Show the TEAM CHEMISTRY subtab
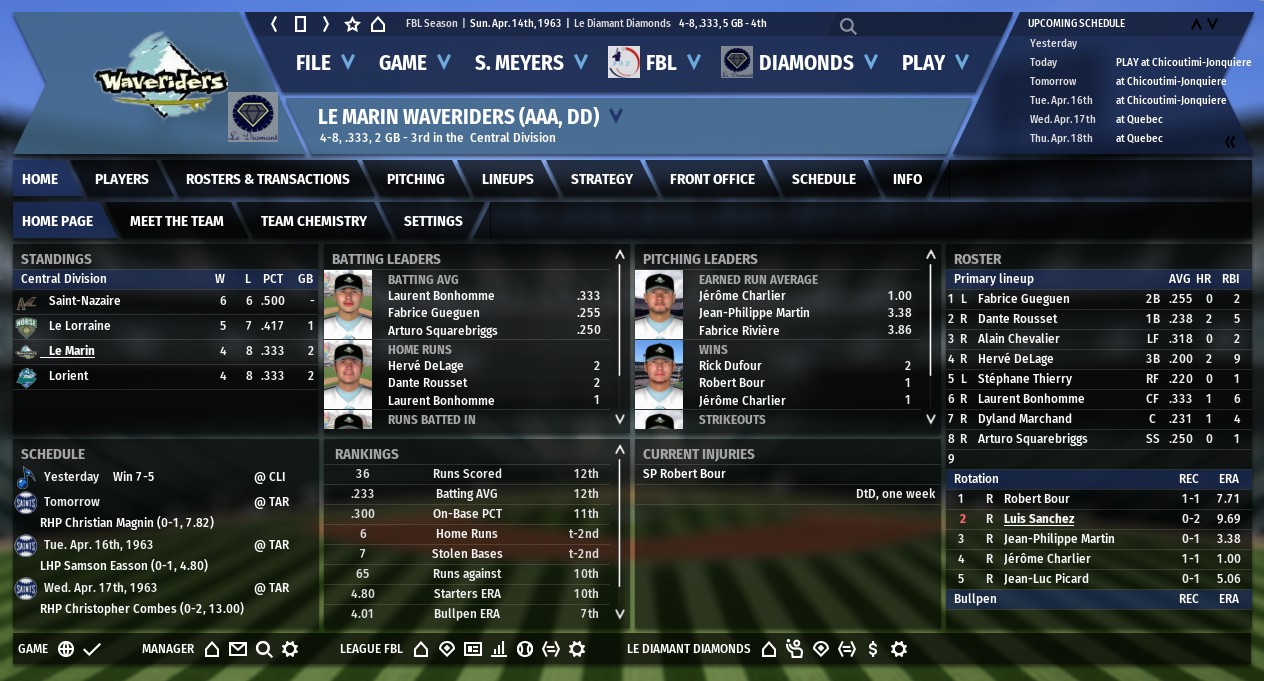 pyautogui.click(x=313, y=221)
